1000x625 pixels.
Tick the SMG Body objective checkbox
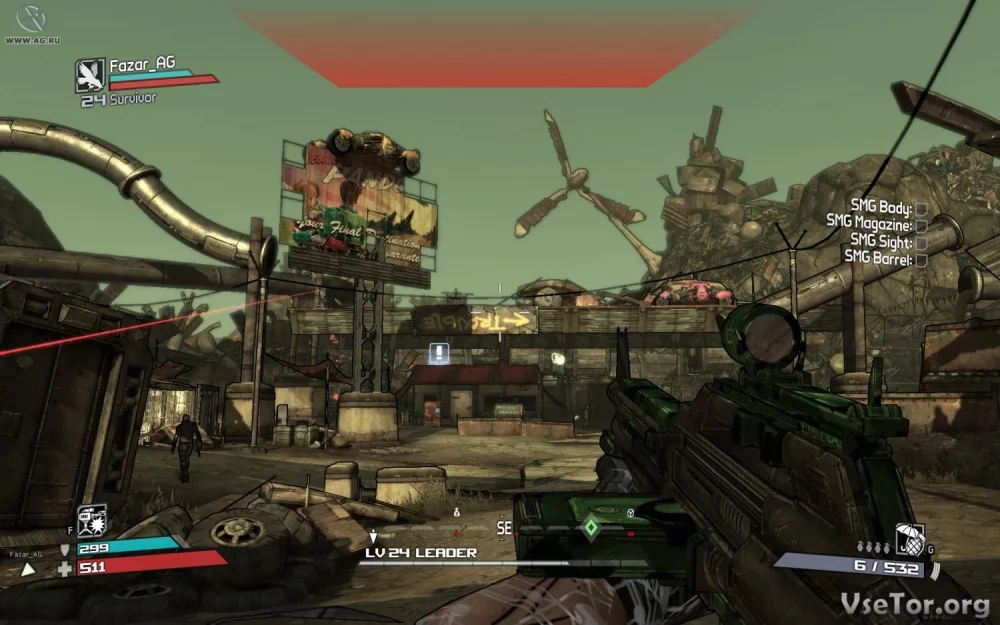pyautogui.click(x=921, y=209)
